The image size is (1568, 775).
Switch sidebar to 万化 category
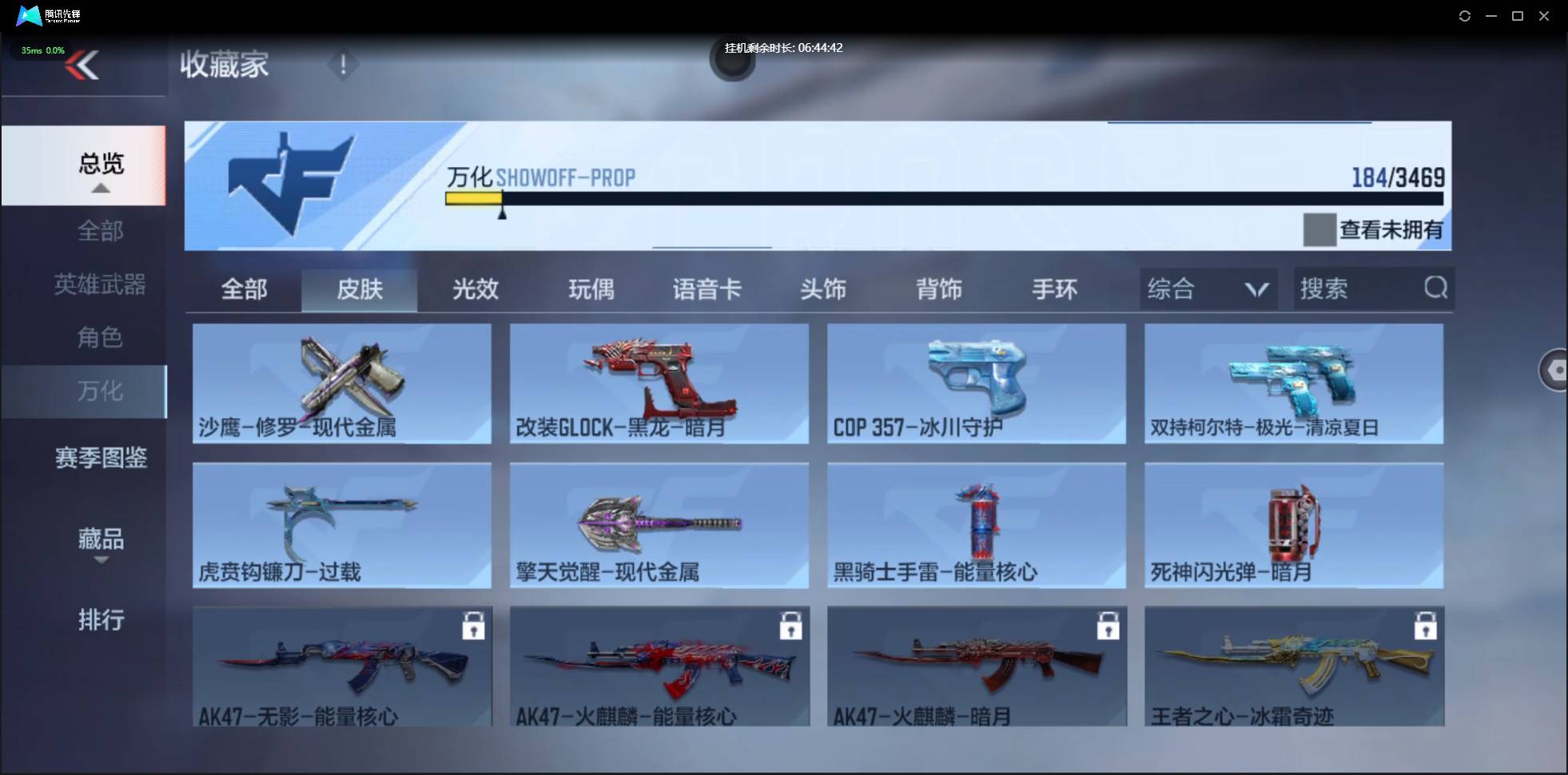tap(101, 391)
